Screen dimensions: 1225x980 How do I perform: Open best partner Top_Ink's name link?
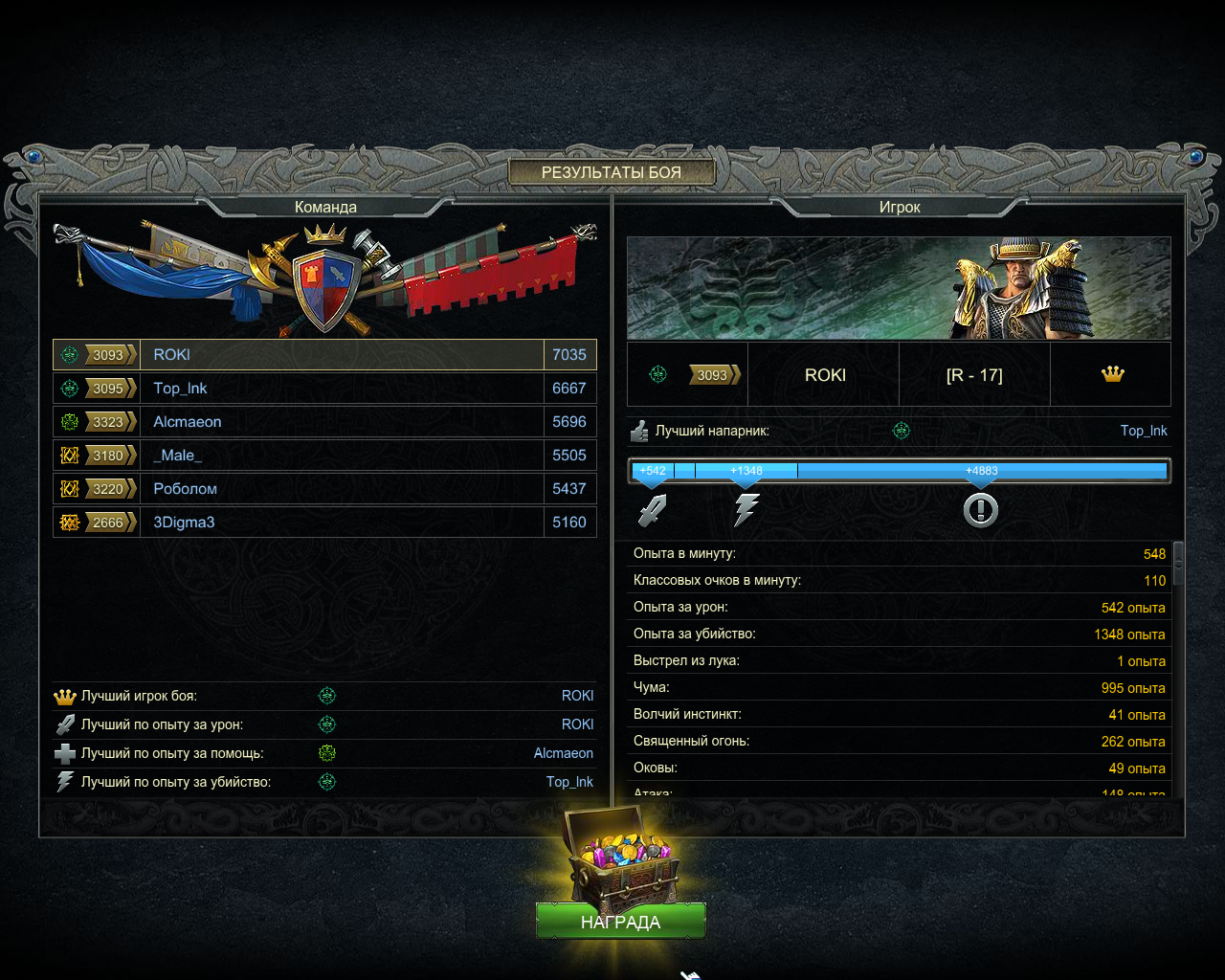(1144, 431)
